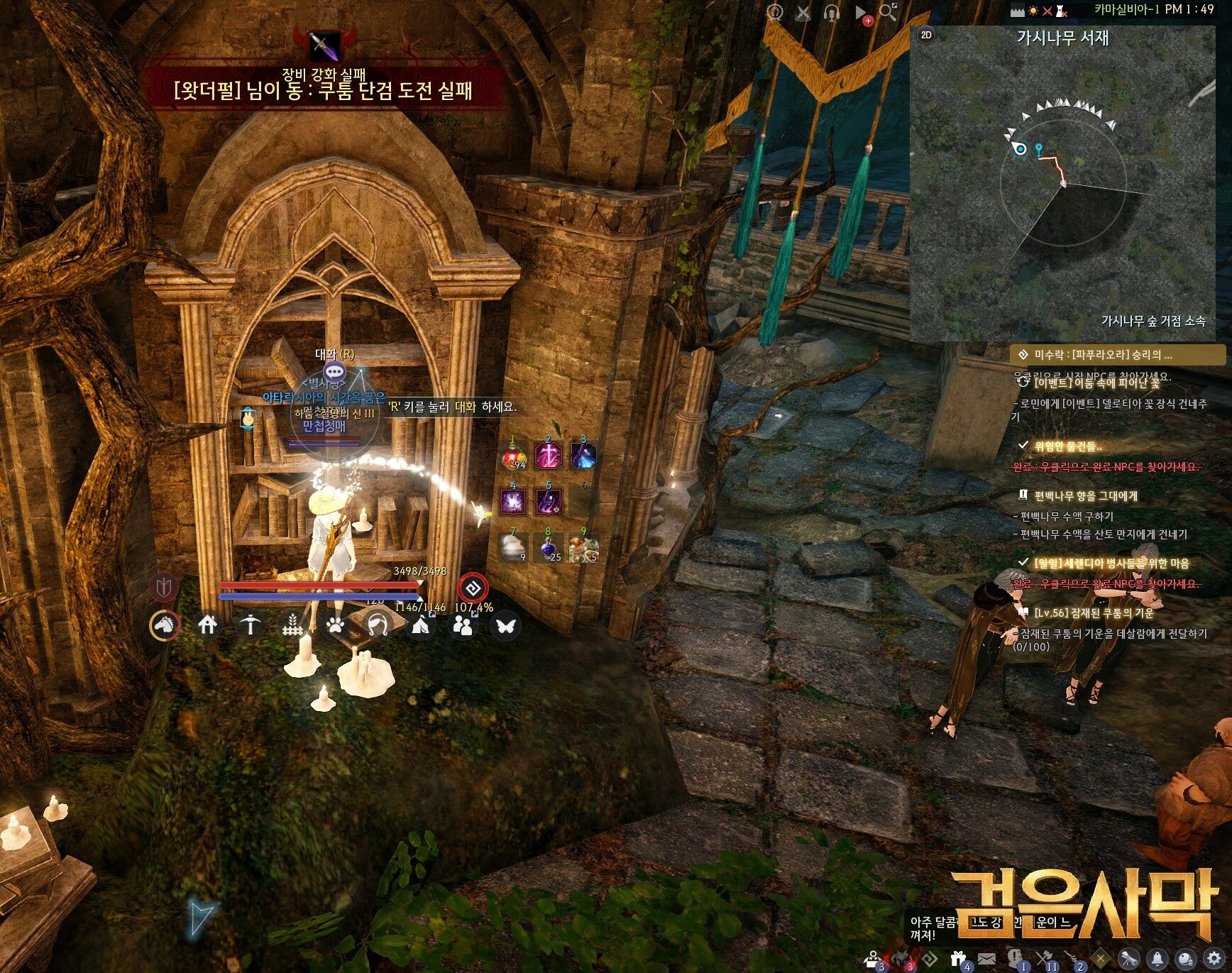This screenshot has width=1232, height=973.
Task: Use the purple potion with 25 count
Action: coord(549,547)
